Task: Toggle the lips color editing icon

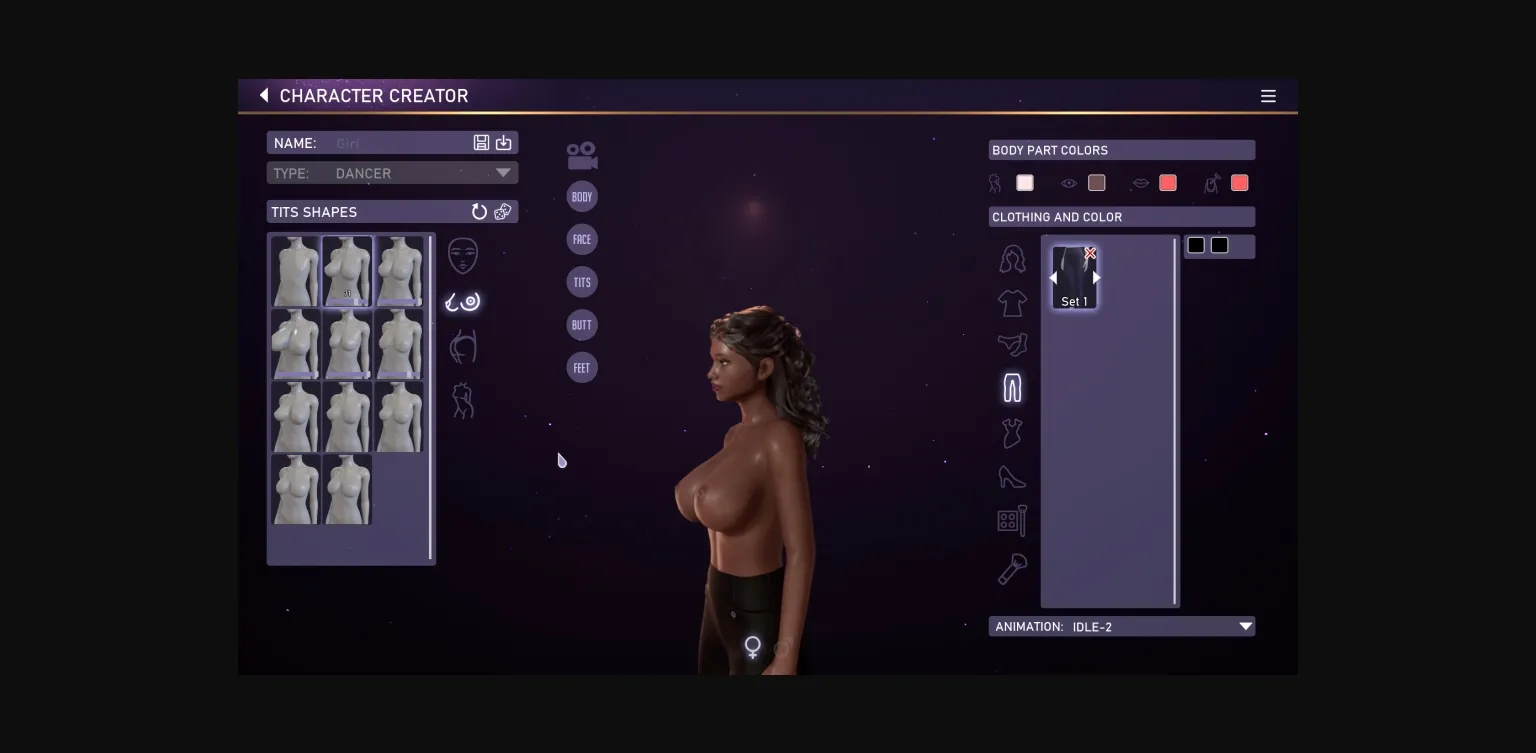Action: 1141,183
